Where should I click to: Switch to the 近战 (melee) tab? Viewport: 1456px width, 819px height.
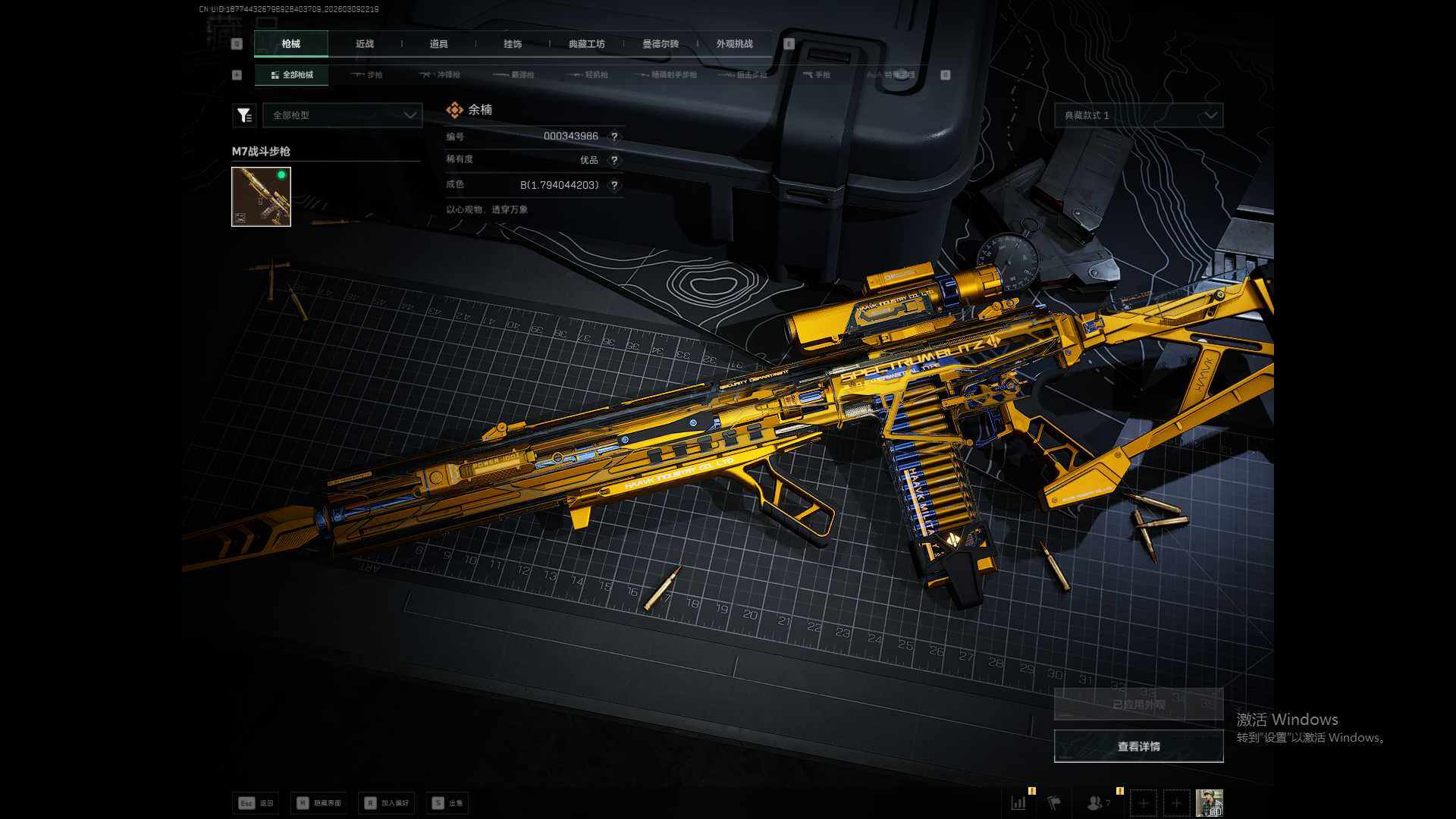pos(365,44)
